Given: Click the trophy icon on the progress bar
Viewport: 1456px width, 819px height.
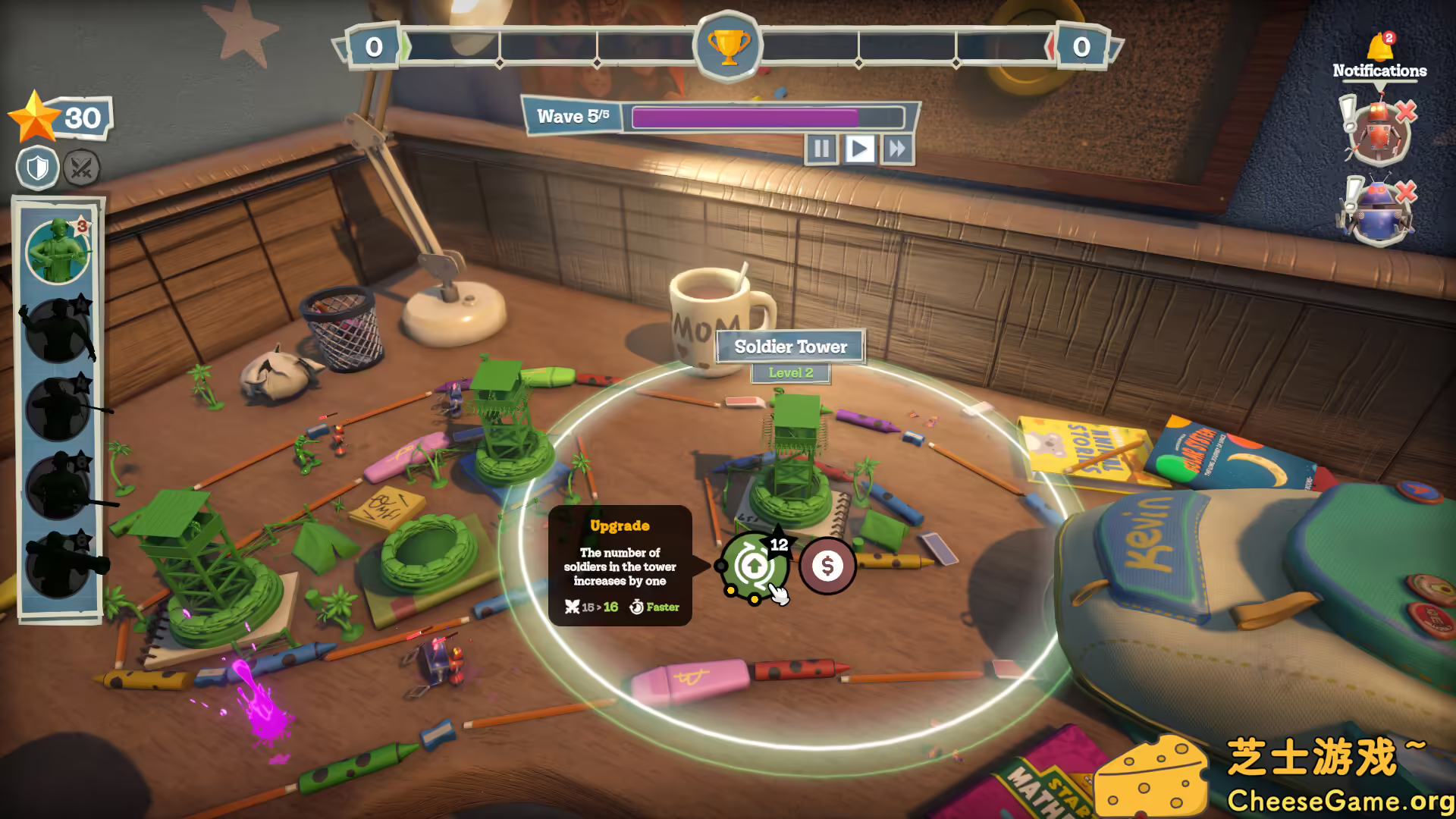Looking at the screenshot, I should [x=726, y=47].
